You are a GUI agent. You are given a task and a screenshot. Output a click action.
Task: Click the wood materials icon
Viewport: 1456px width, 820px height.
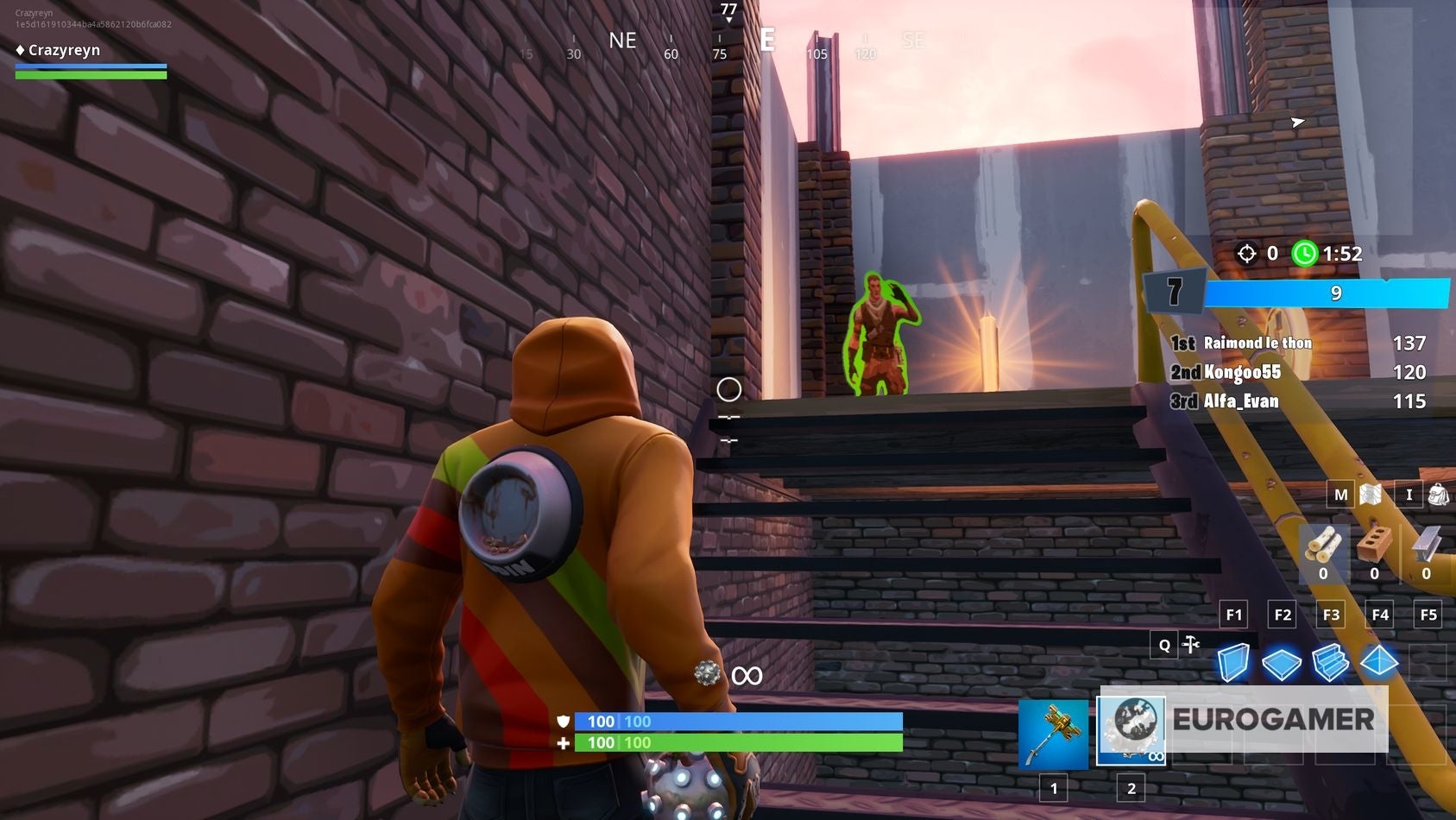[1324, 544]
